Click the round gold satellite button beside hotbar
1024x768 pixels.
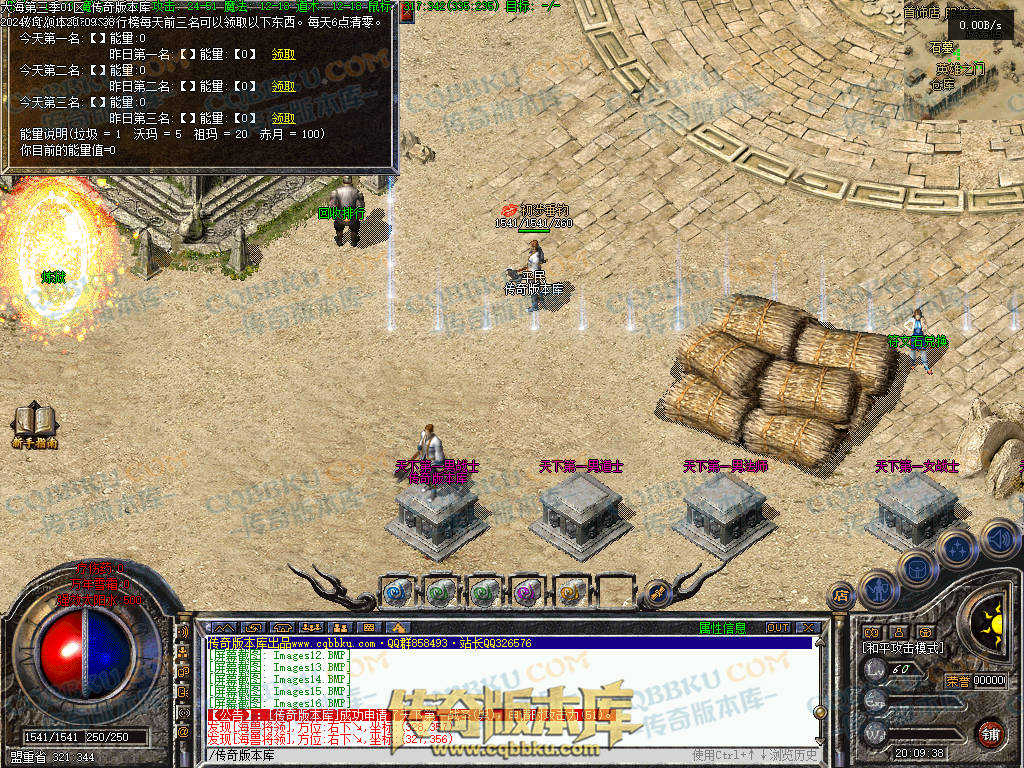657,592
